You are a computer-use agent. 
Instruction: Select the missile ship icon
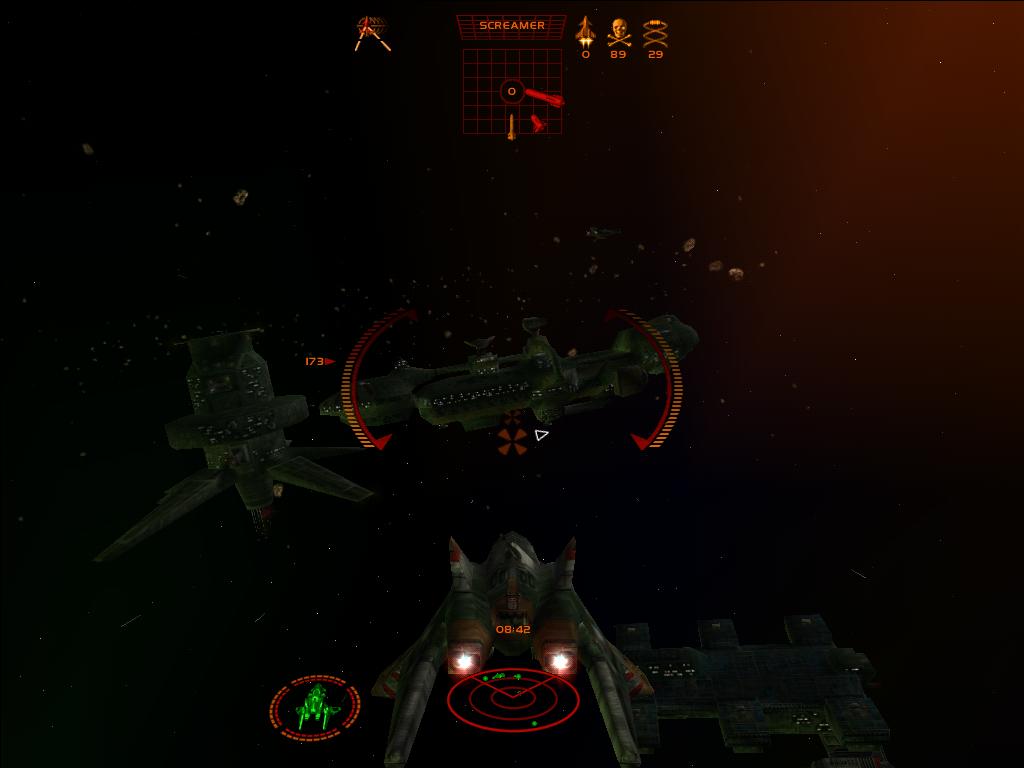point(585,31)
